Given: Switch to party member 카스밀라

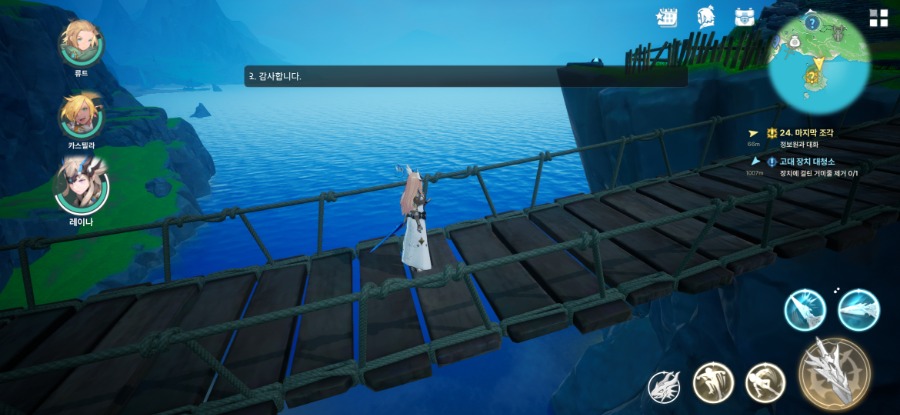Looking at the screenshot, I should click(x=80, y=115).
